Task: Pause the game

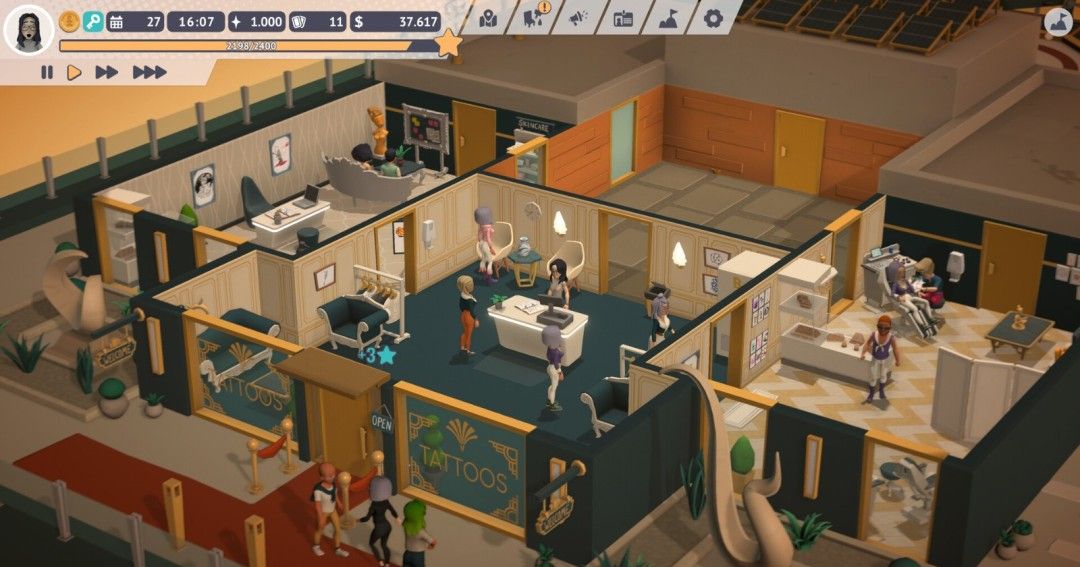Action: 47,72
